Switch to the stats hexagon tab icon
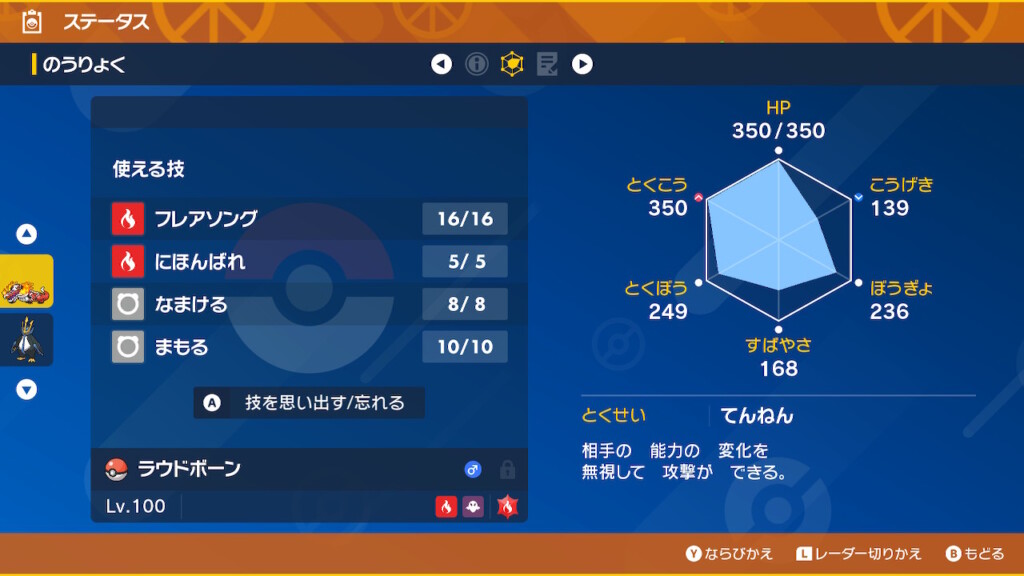This screenshot has width=1024, height=576. point(512,65)
